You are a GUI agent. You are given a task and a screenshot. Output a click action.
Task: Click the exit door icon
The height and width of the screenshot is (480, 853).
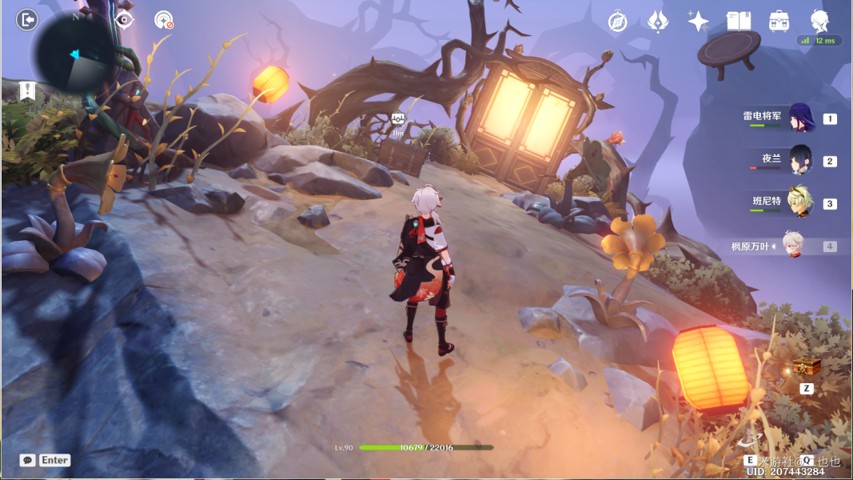tap(27, 20)
